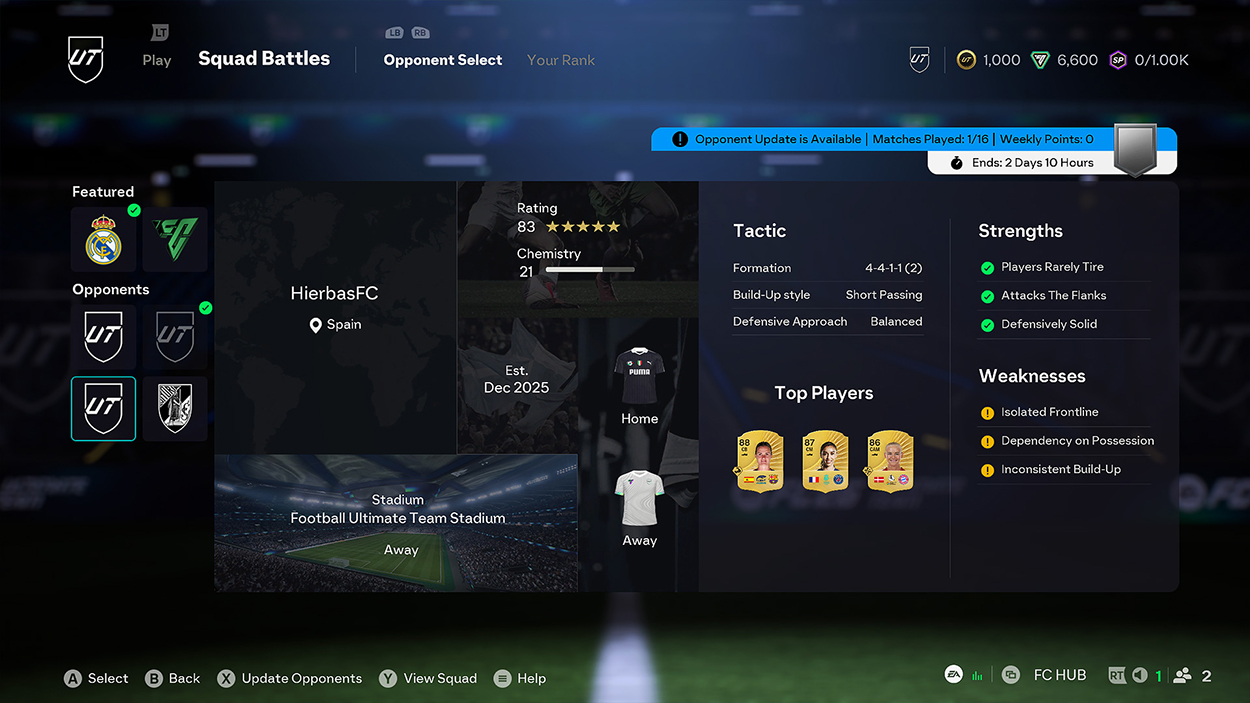Select the Opponent Select tab
This screenshot has width=1250, height=703.
click(x=442, y=60)
